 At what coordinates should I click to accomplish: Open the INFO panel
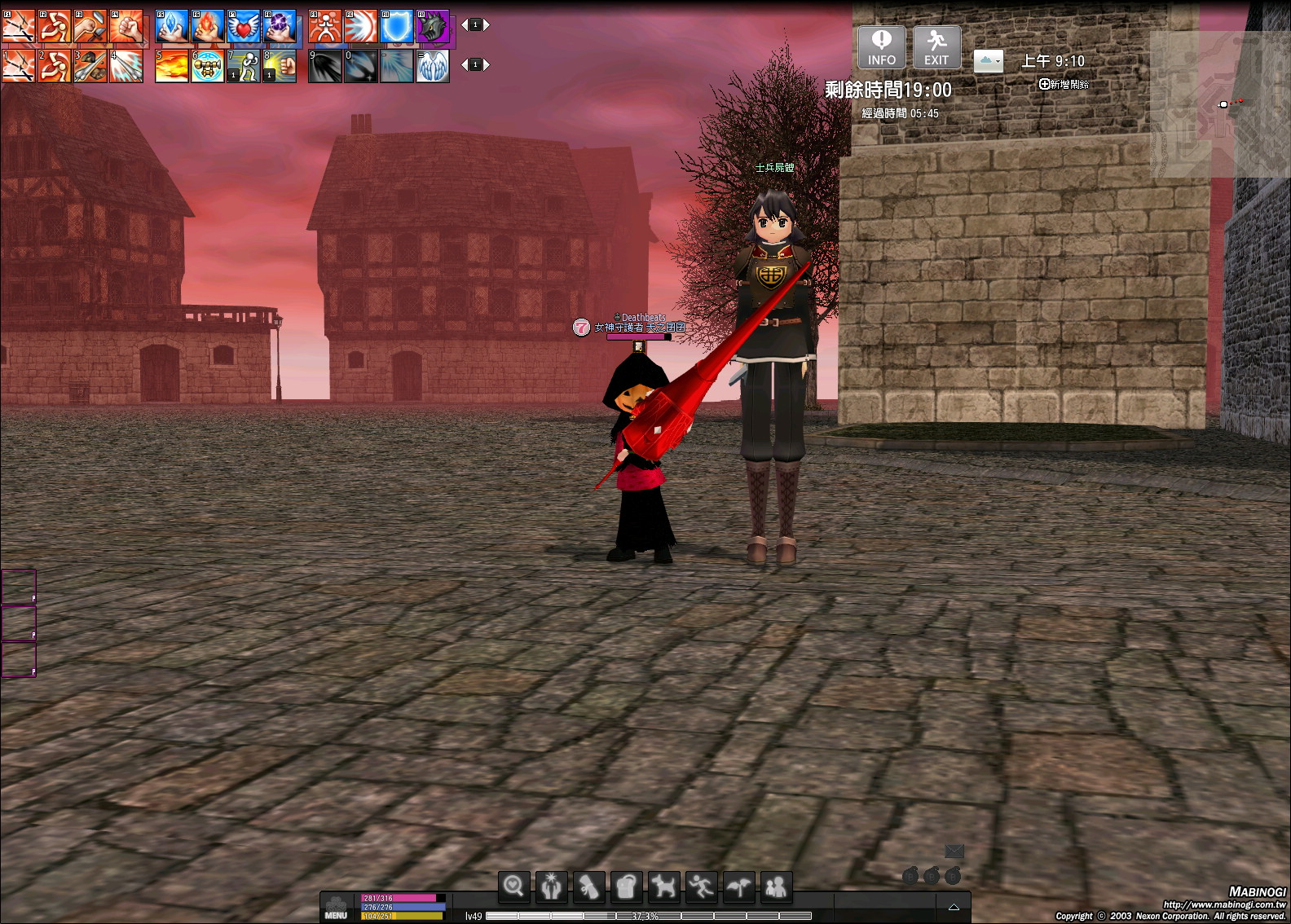tap(881, 47)
